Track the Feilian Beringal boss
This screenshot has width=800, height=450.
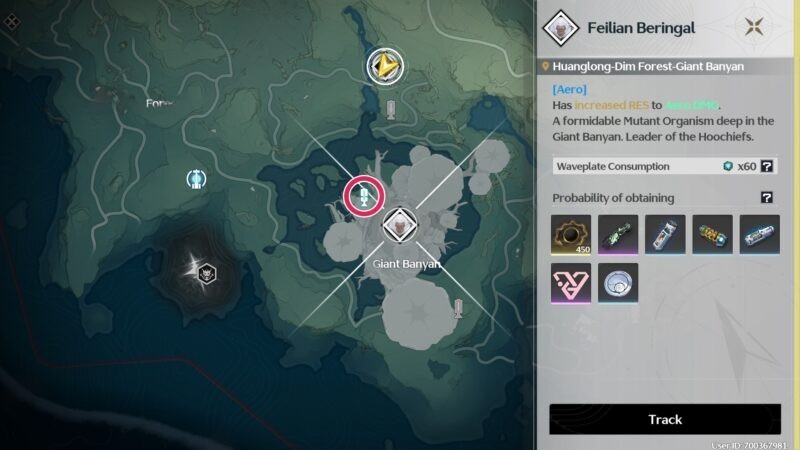(x=664, y=419)
